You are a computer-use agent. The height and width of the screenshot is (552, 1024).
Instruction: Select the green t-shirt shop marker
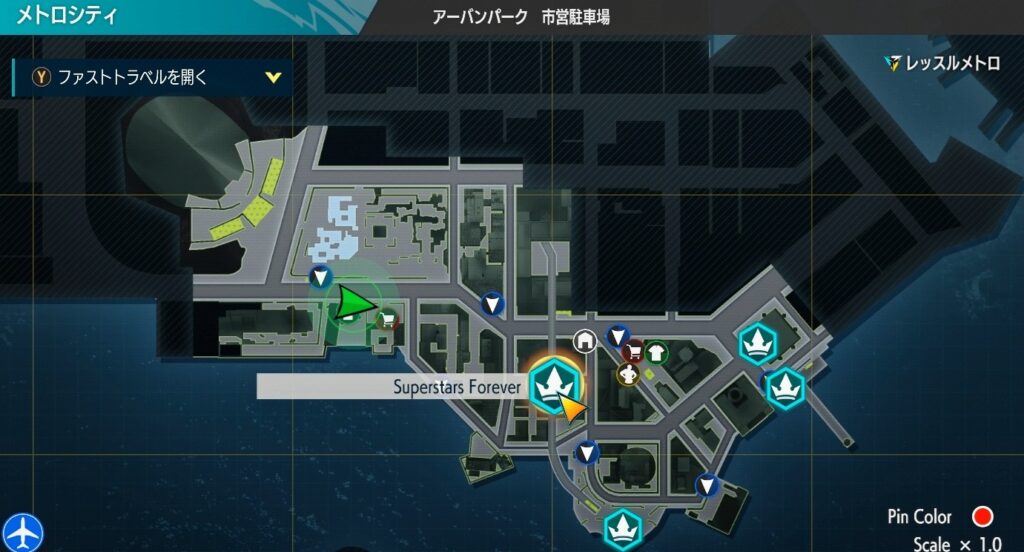coord(656,351)
